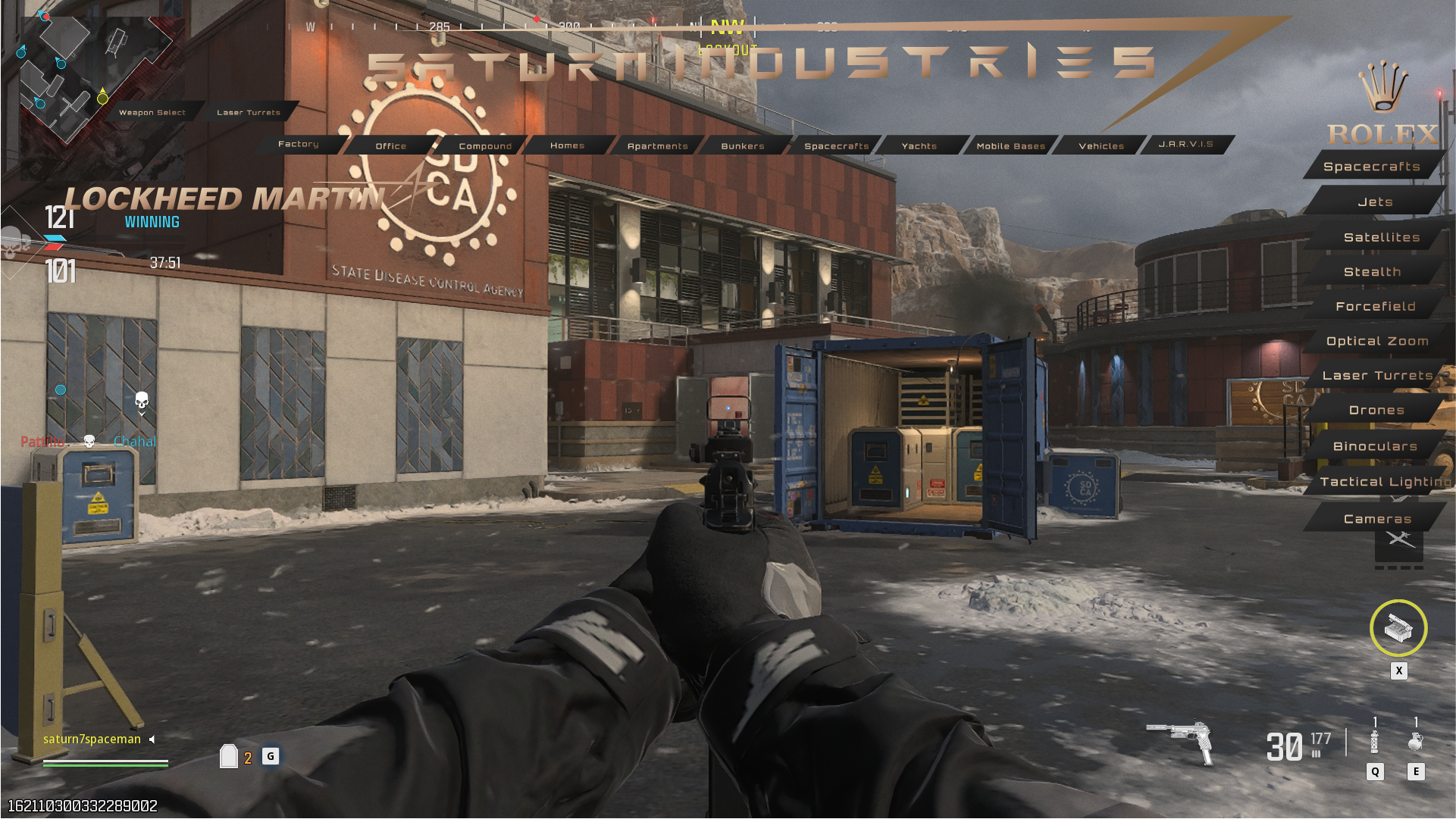Viewport: 1456px width, 819px height.
Task: Open the Factory tab
Action: [298, 144]
